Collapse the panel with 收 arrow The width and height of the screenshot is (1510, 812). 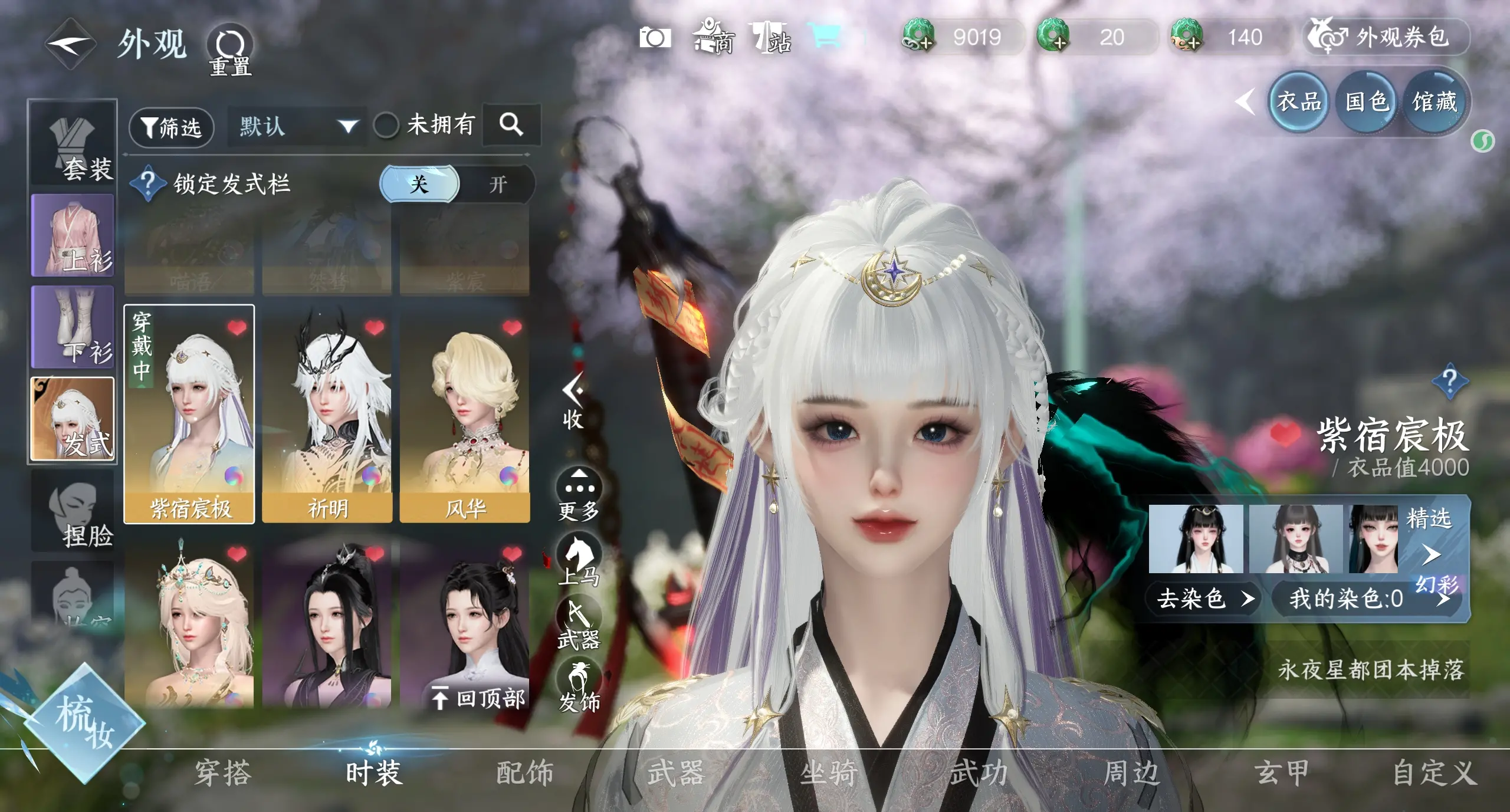click(x=572, y=401)
